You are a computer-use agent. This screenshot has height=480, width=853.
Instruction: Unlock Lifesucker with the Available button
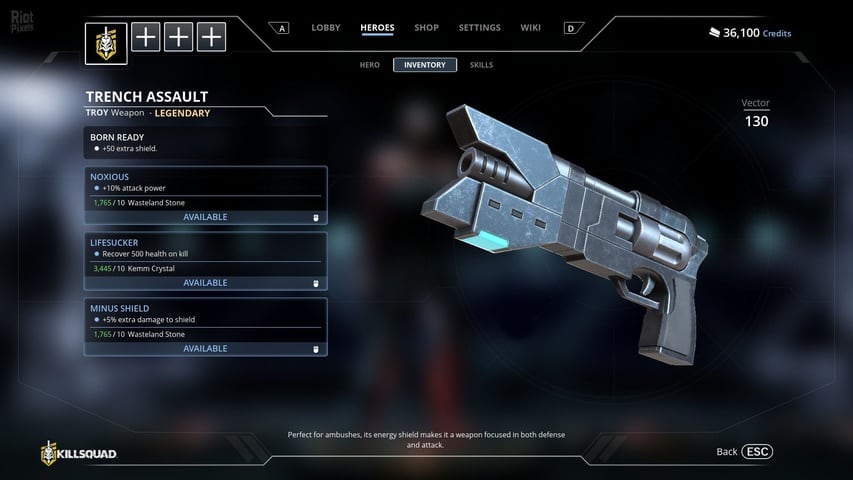205,283
